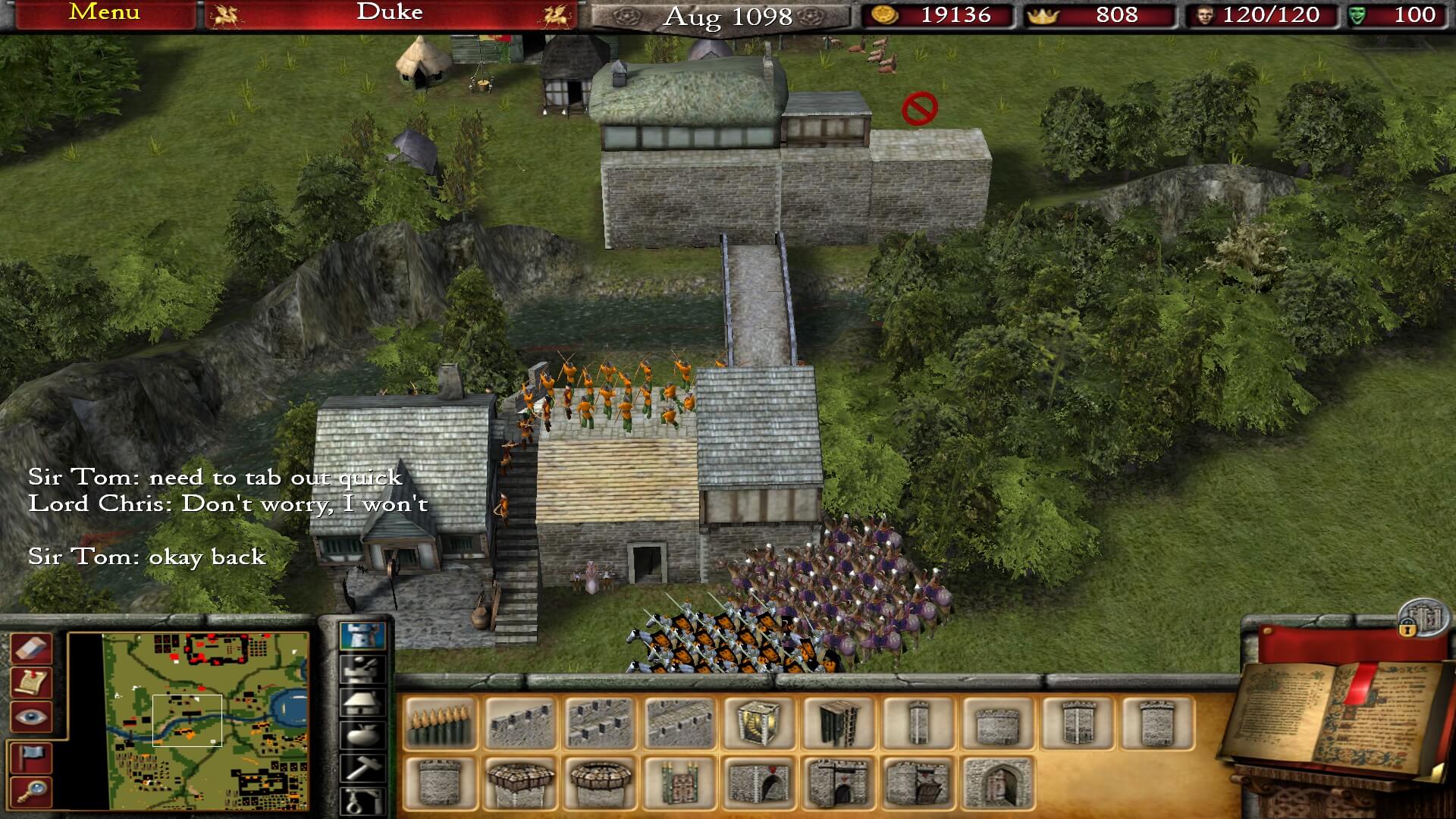Open the gallows building category
Screen dimensions: 1456x819
point(362,800)
